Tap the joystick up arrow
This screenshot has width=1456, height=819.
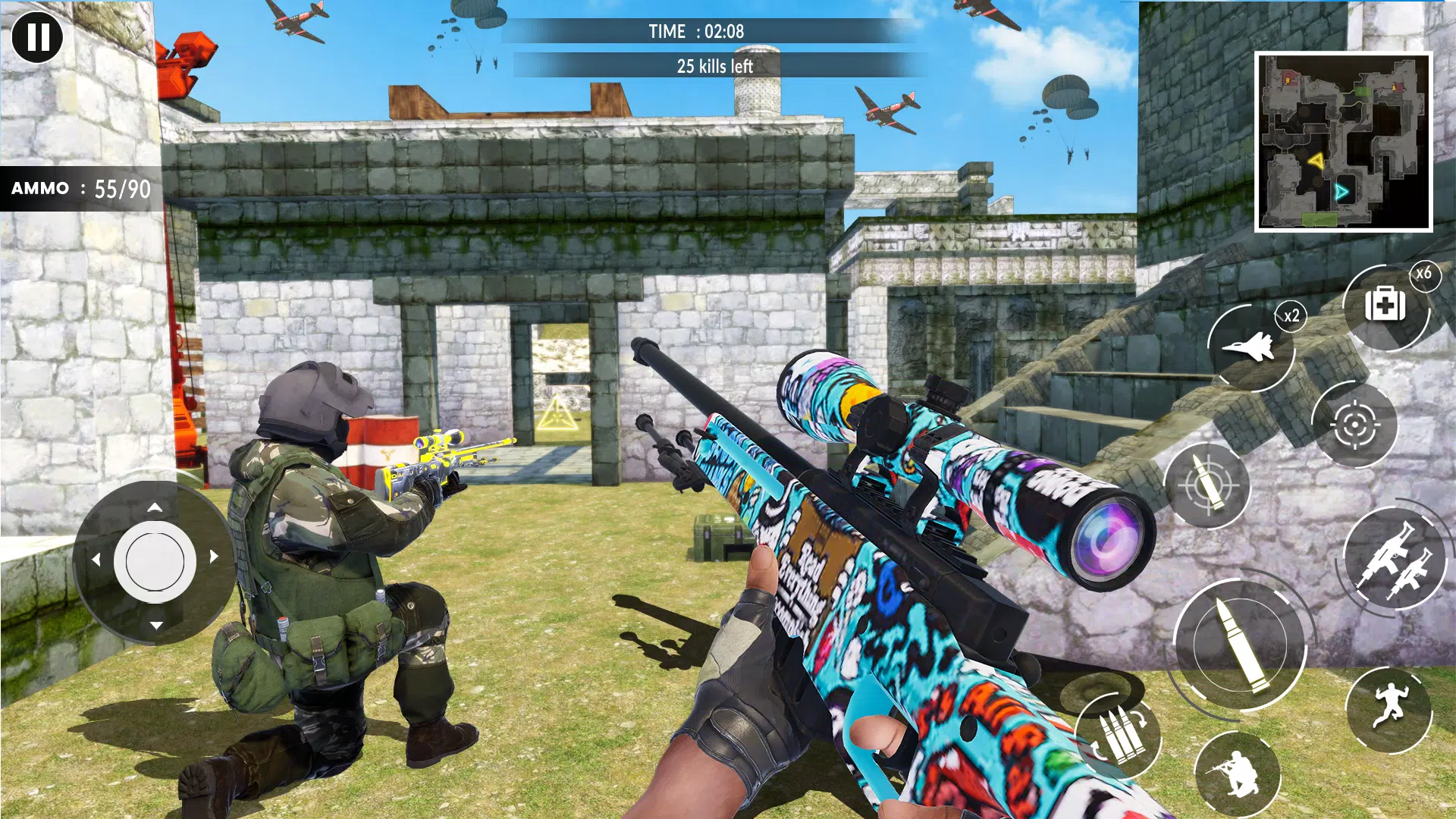(155, 507)
